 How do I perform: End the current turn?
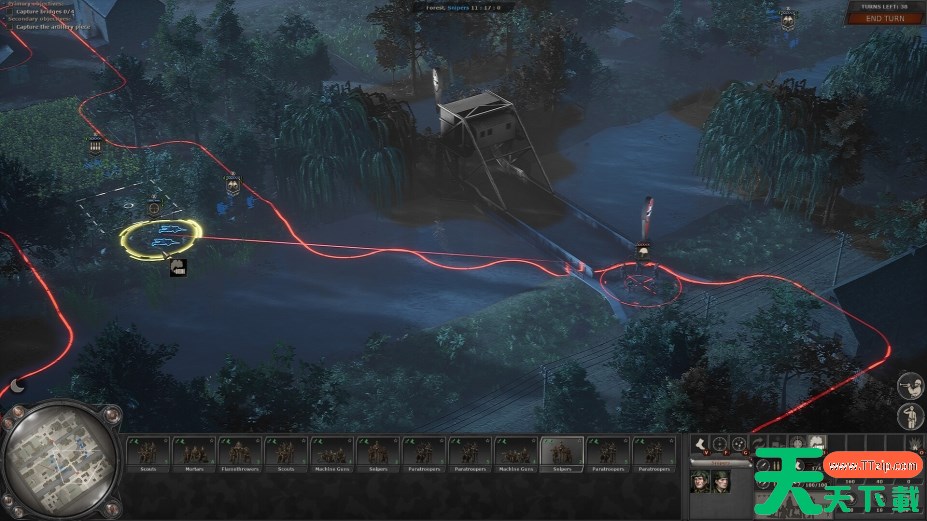tap(887, 19)
